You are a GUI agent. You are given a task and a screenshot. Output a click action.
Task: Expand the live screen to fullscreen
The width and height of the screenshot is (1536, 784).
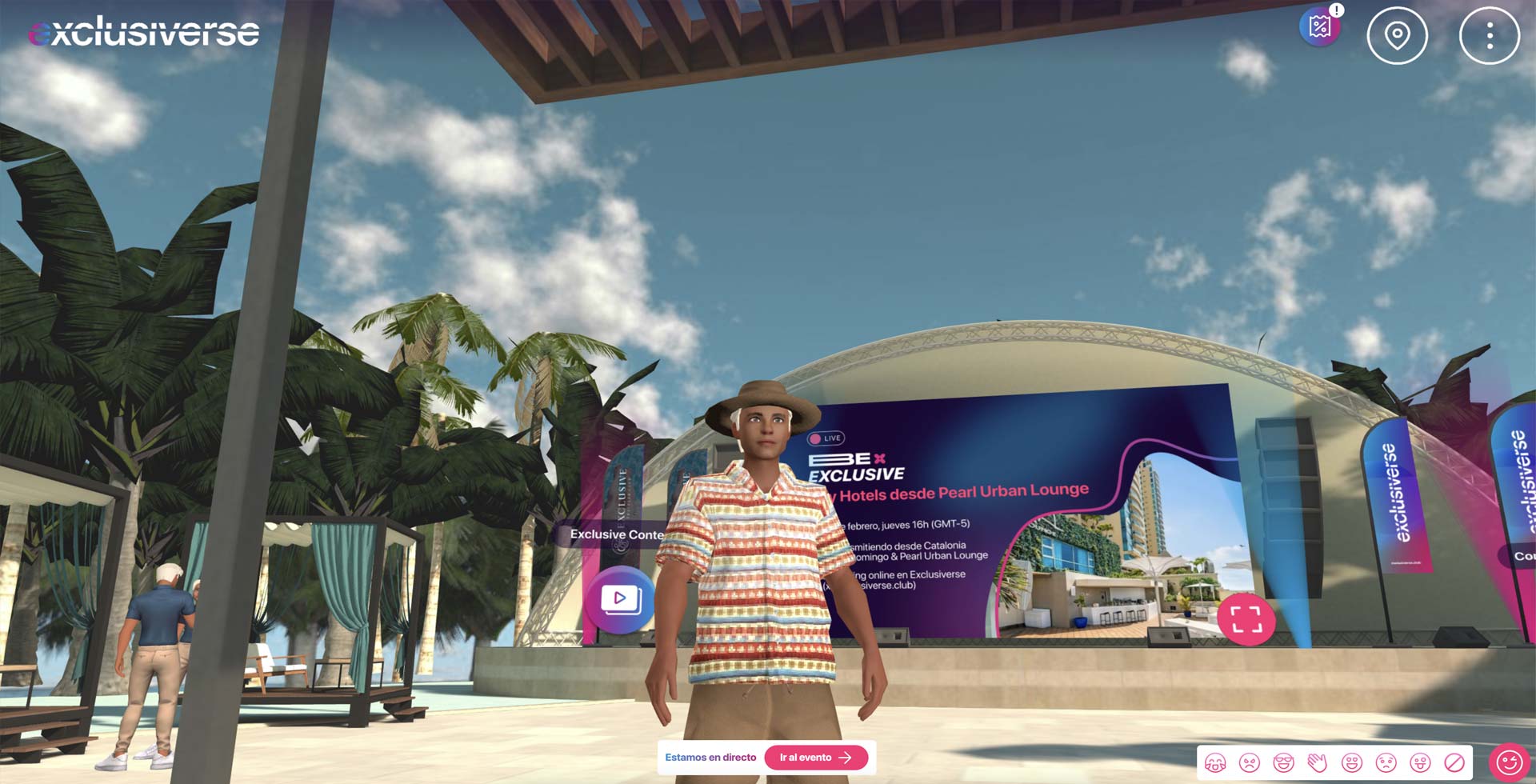[x=1246, y=619]
